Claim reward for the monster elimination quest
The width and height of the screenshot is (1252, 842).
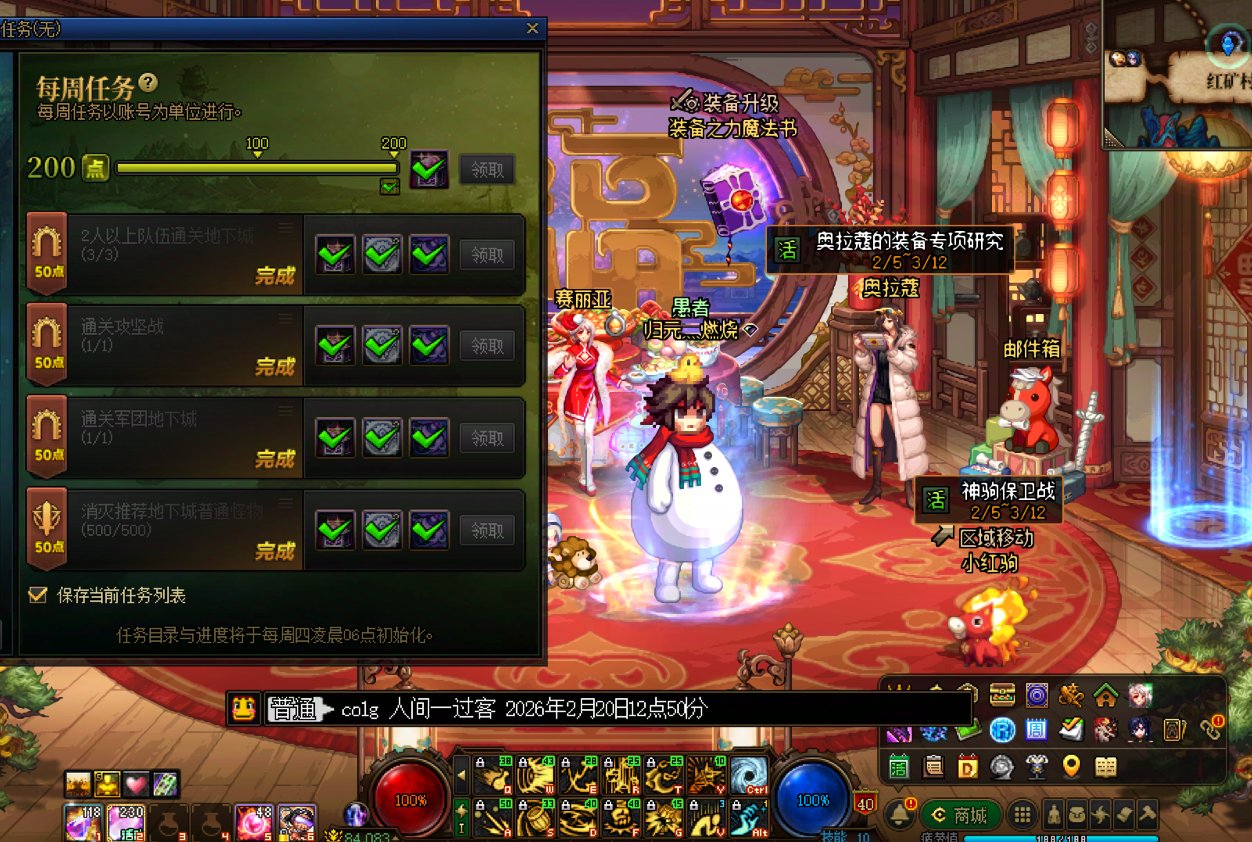487,530
